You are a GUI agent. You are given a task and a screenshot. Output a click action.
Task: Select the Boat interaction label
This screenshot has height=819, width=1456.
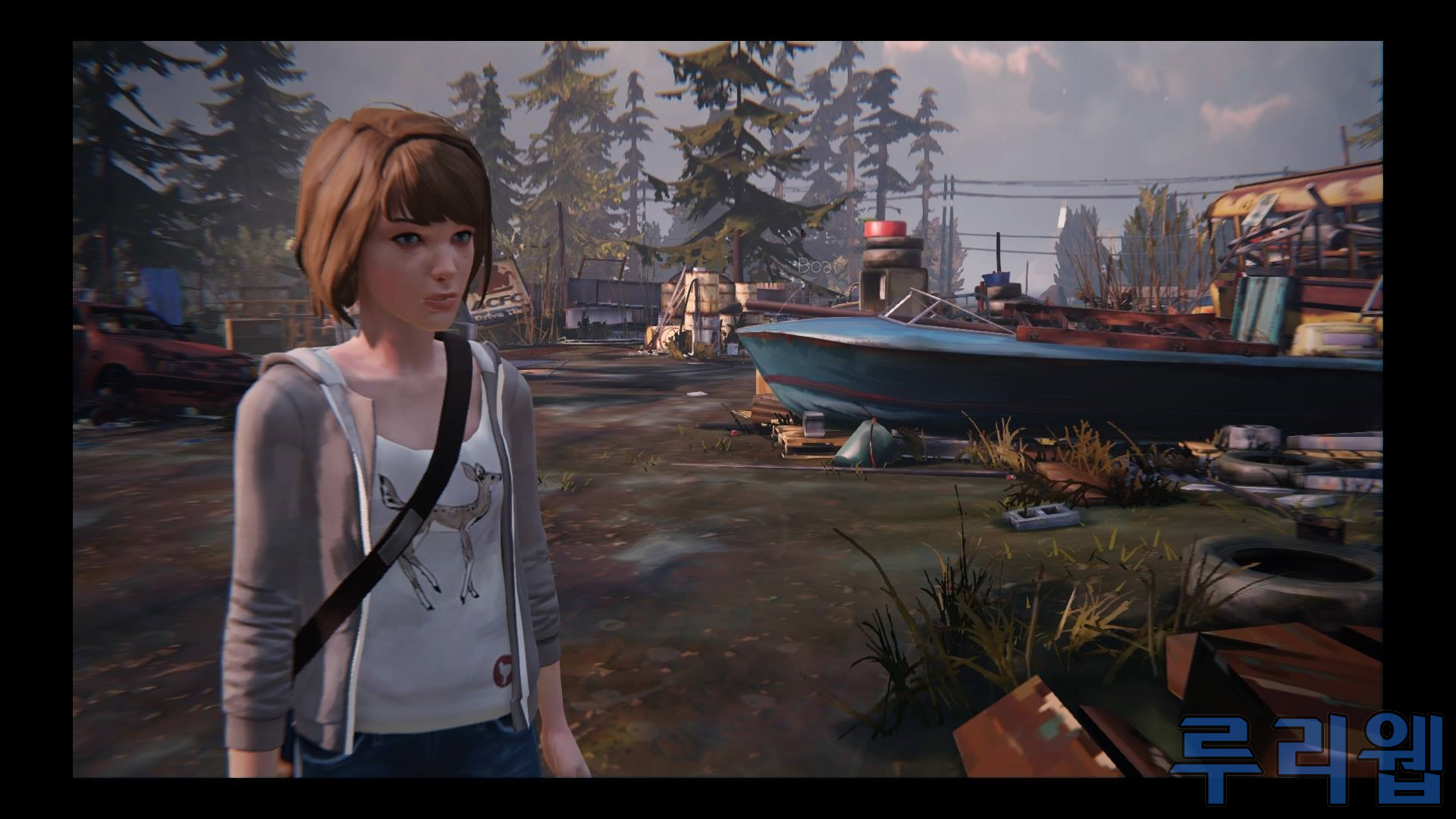tap(819, 266)
